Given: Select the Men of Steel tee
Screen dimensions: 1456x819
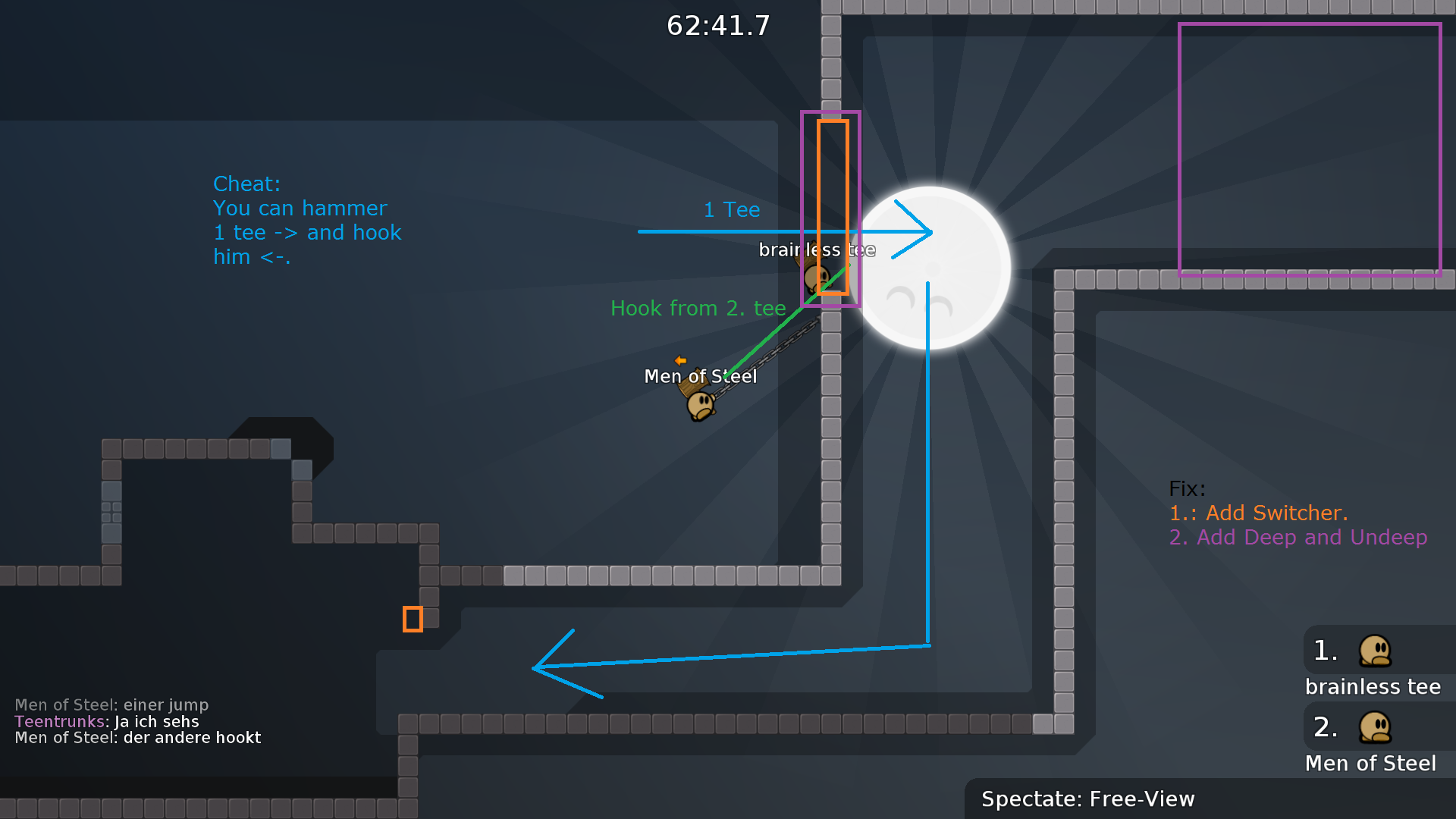Looking at the screenshot, I should [x=699, y=404].
